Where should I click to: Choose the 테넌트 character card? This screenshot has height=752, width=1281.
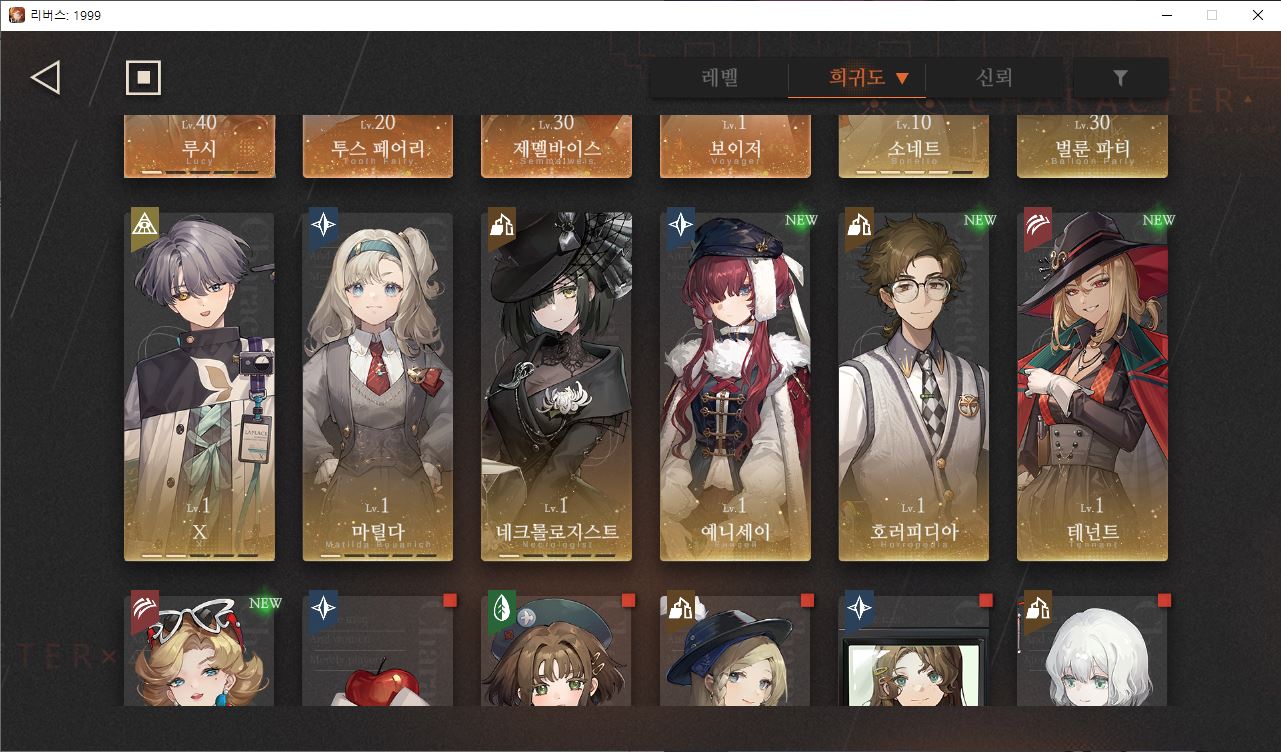click(1092, 386)
